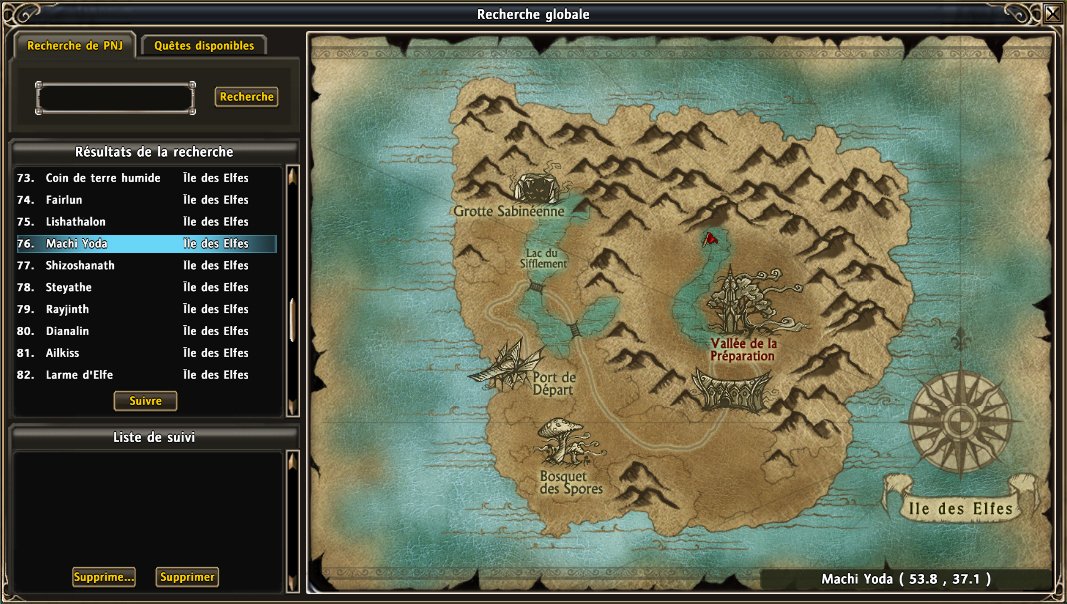Pick Machi Yoda from the results

[x=76, y=244]
